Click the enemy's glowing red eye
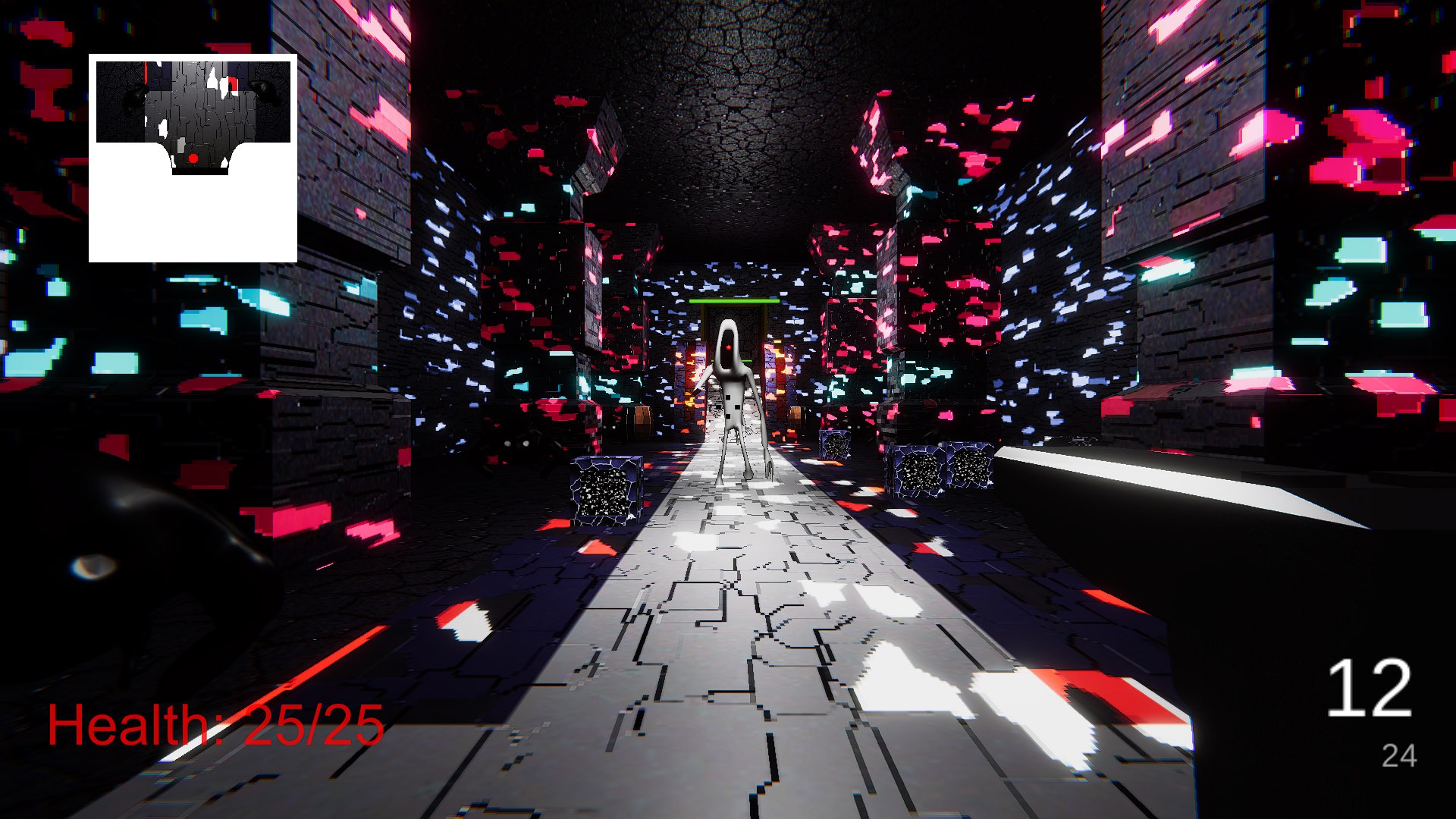 pos(729,348)
